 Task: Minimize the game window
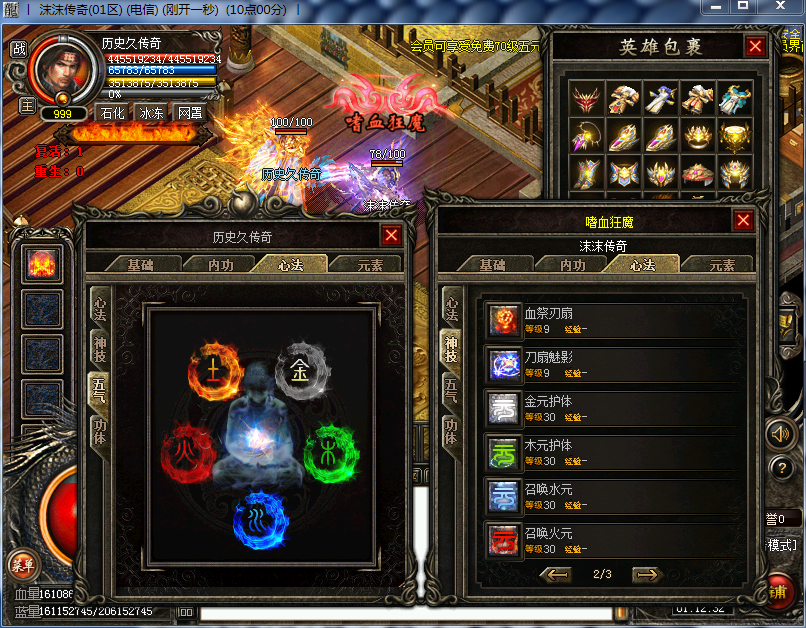click(x=713, y=7)
